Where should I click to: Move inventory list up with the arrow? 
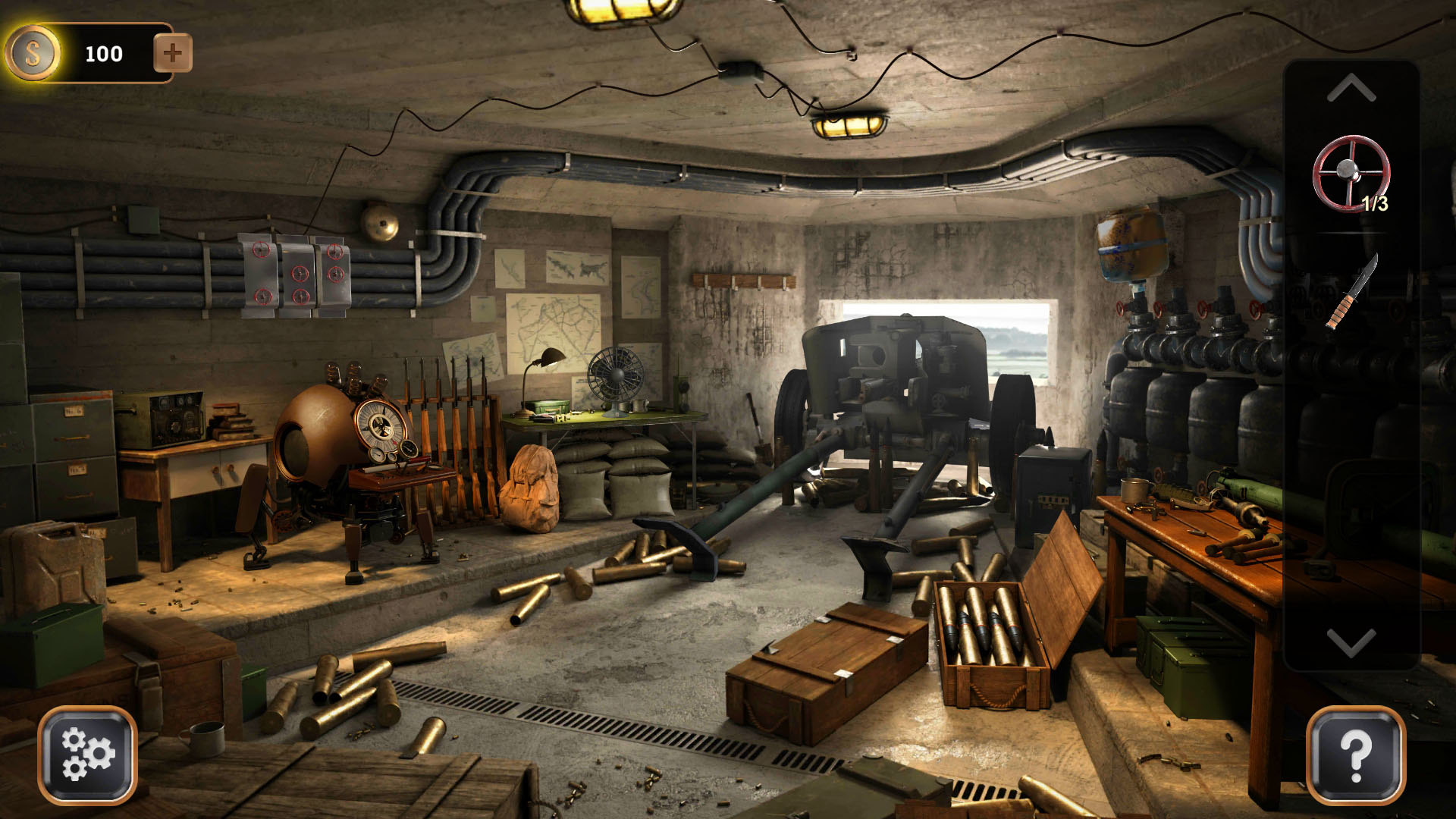tap(1351, 89)
